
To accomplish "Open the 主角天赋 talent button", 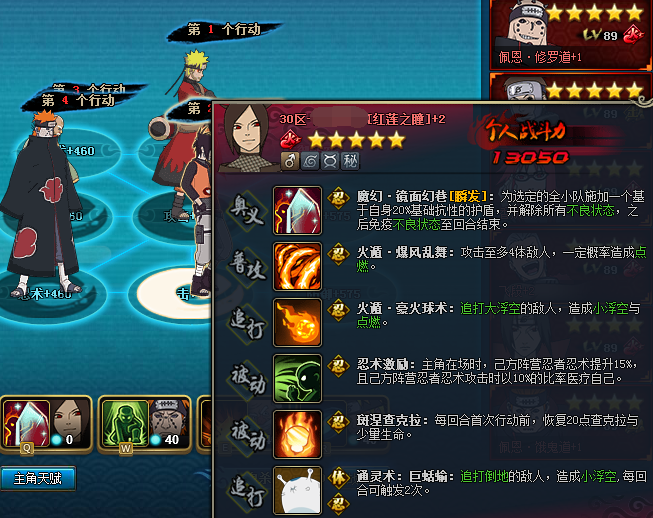I will click(38, 479).
